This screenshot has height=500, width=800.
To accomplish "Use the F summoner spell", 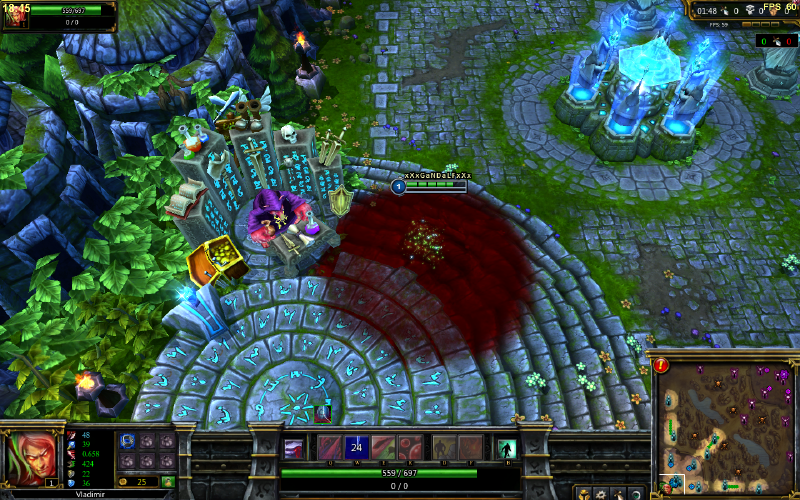I will coord(471,448).
